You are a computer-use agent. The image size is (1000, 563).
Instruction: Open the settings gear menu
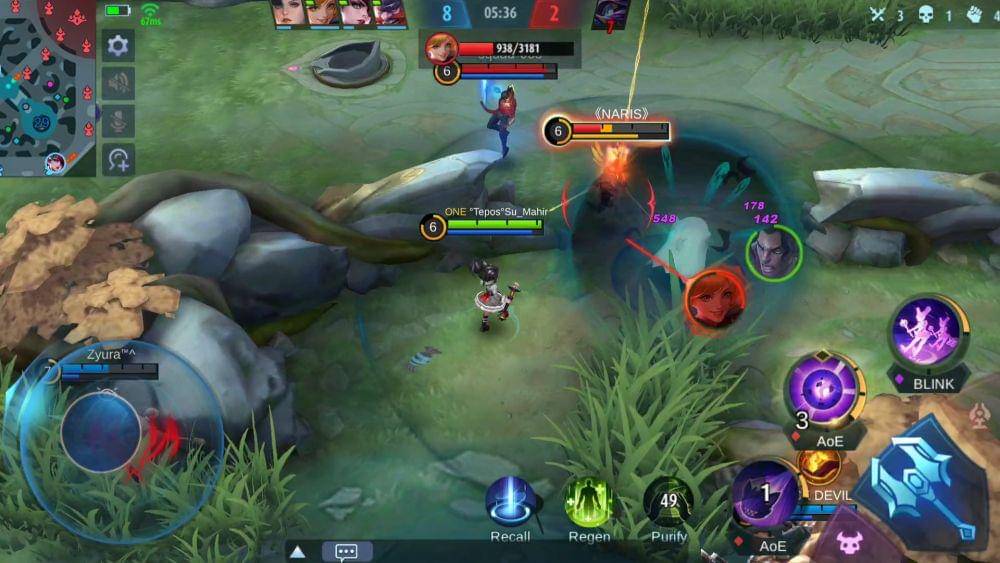(118, 46)
